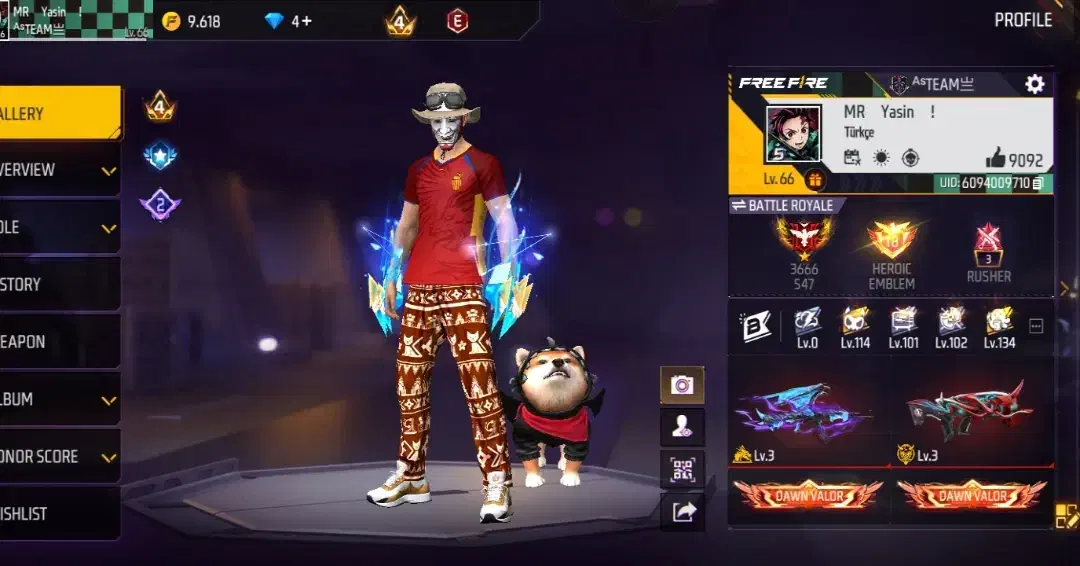Show the QR code
Image resolution: width=1080 pixels, height=566 pixels.
(682, 469)
